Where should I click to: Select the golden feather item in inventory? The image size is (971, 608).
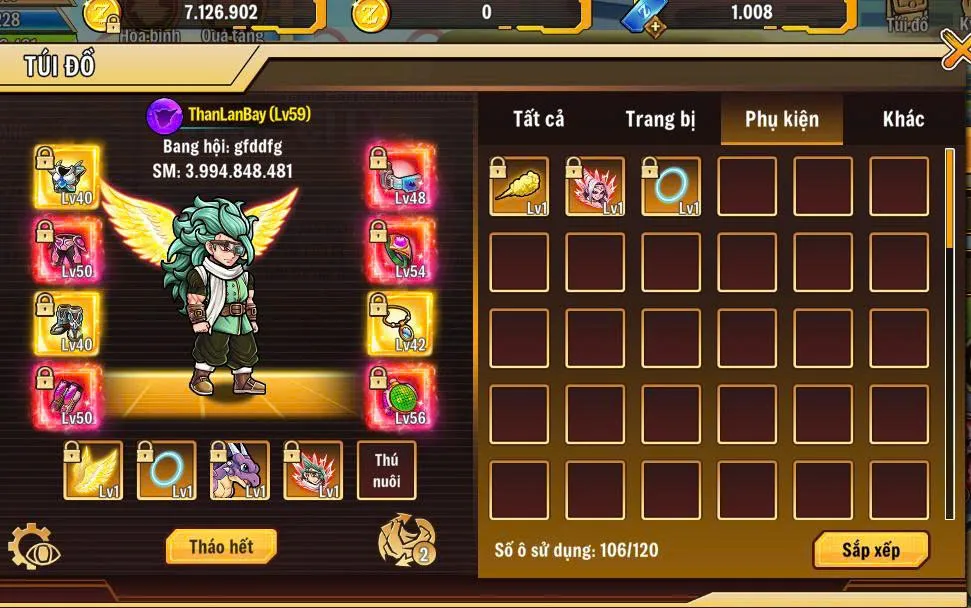coord(519,186)
